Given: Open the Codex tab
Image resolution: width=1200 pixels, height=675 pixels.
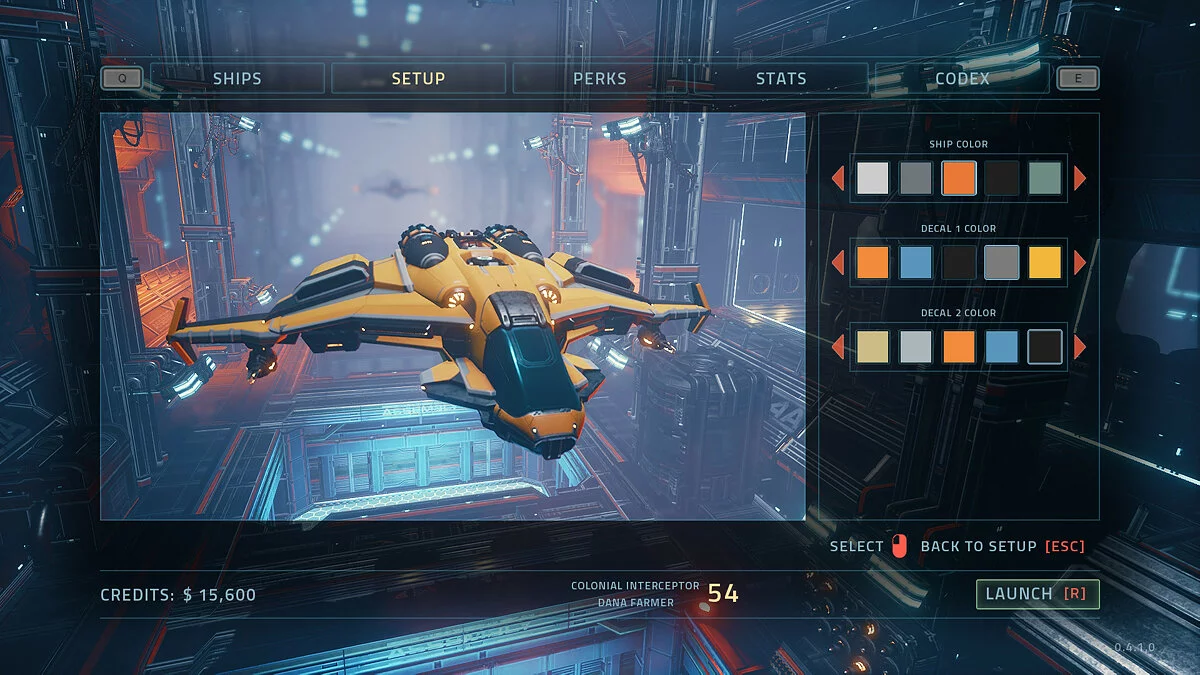Looking at the screenshot, I should click(x=962, y=78).
